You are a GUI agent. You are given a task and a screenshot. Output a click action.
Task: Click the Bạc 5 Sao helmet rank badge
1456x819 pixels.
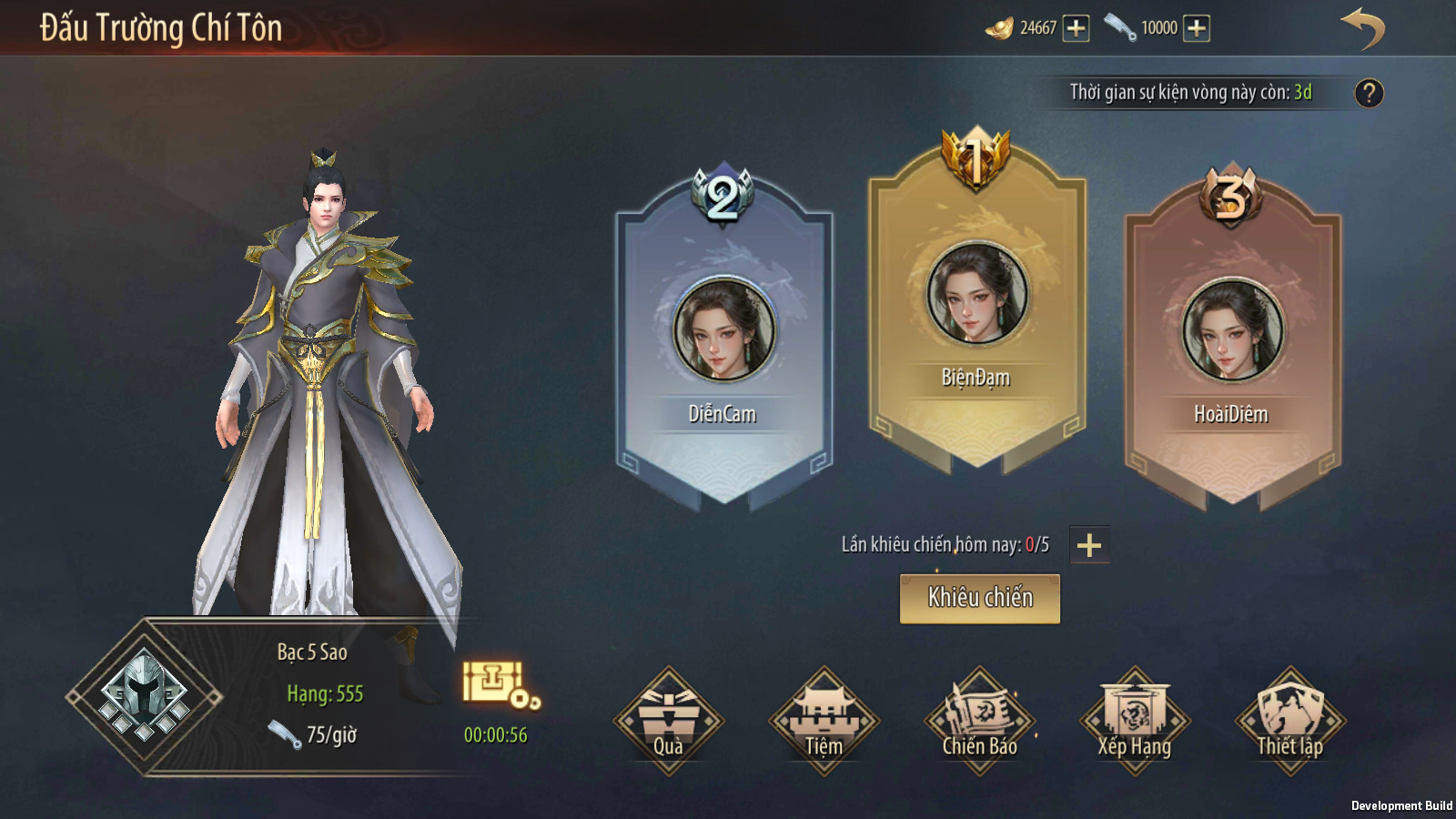[144, 697]
